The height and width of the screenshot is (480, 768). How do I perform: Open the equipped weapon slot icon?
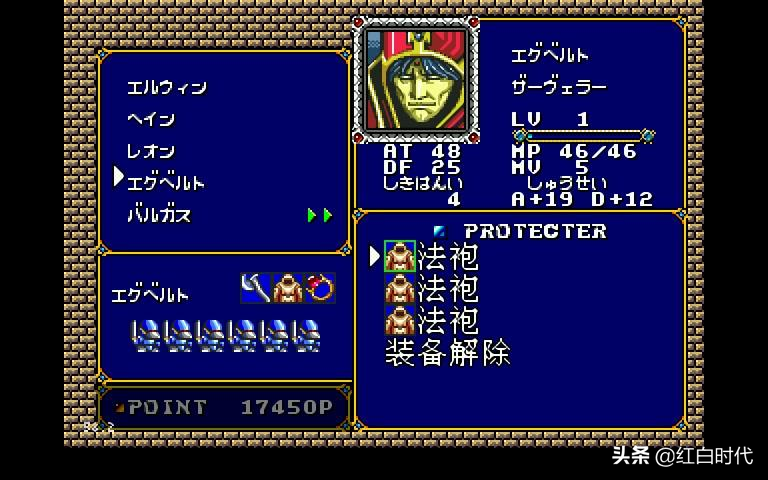pyautogui.click(x=256, y=288)
